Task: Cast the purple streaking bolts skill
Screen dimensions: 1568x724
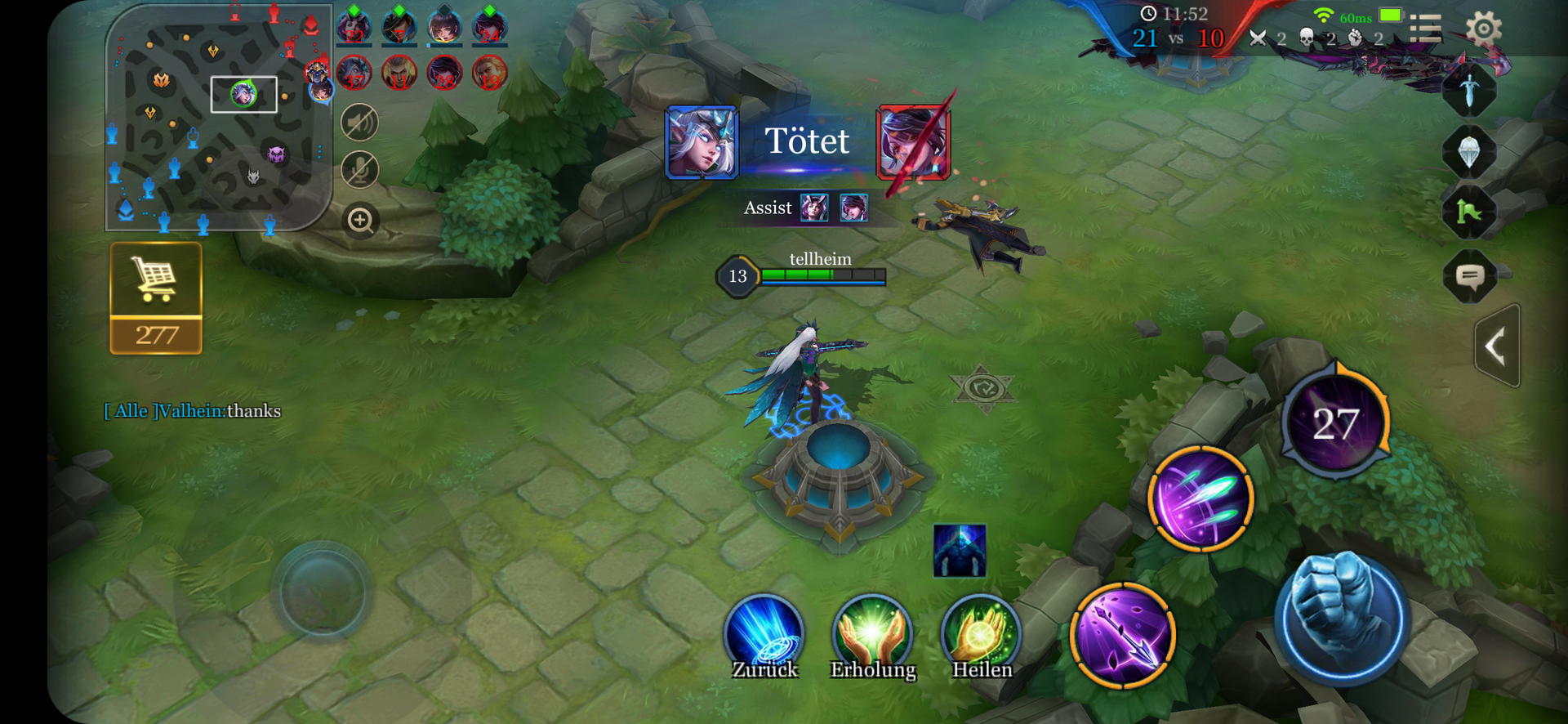Action: click(x=1200, y=498)
